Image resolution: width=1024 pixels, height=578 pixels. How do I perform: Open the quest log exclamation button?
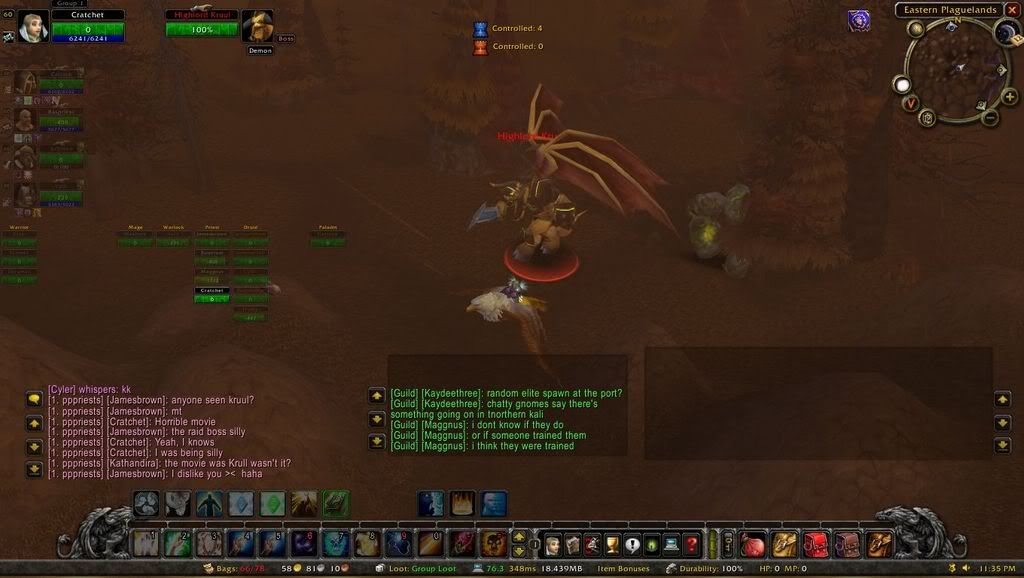pos(632,544)
